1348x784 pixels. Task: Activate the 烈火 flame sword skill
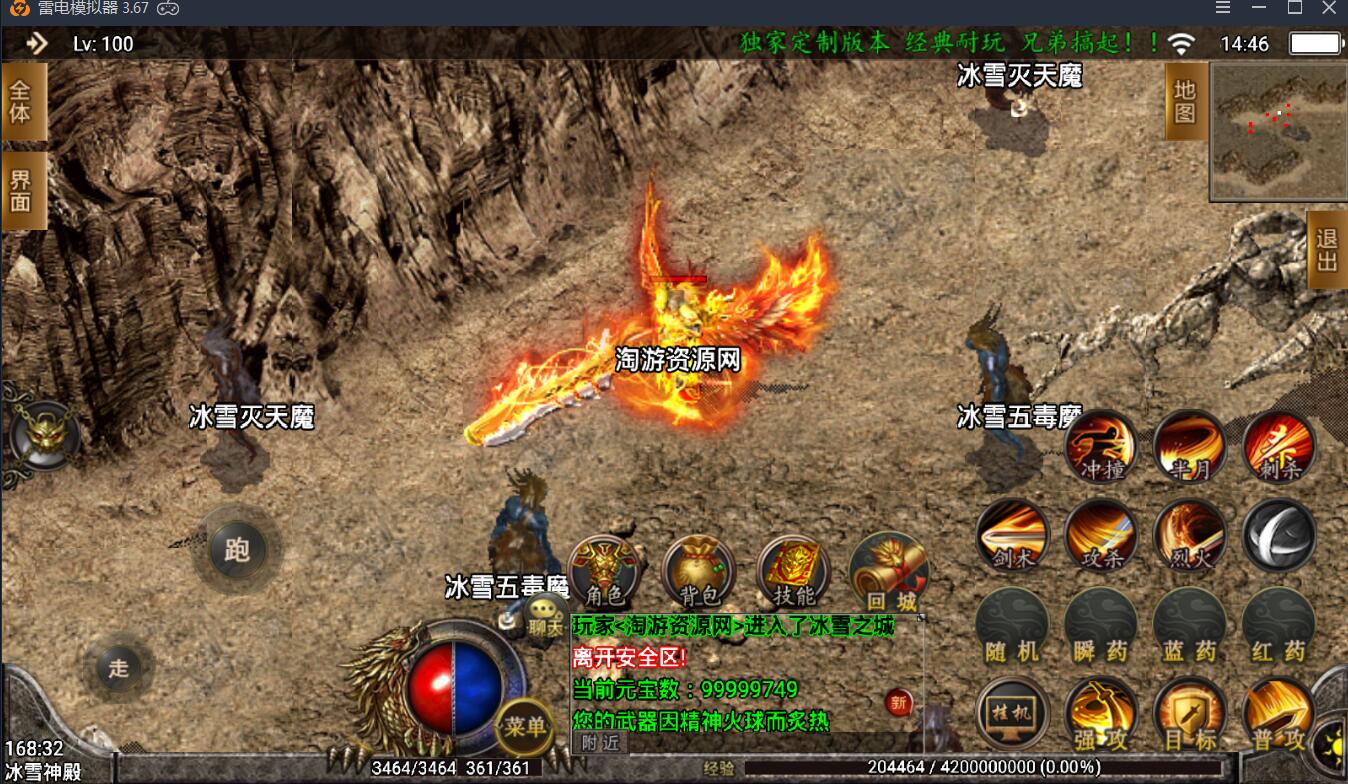(x=1190, y=536)
